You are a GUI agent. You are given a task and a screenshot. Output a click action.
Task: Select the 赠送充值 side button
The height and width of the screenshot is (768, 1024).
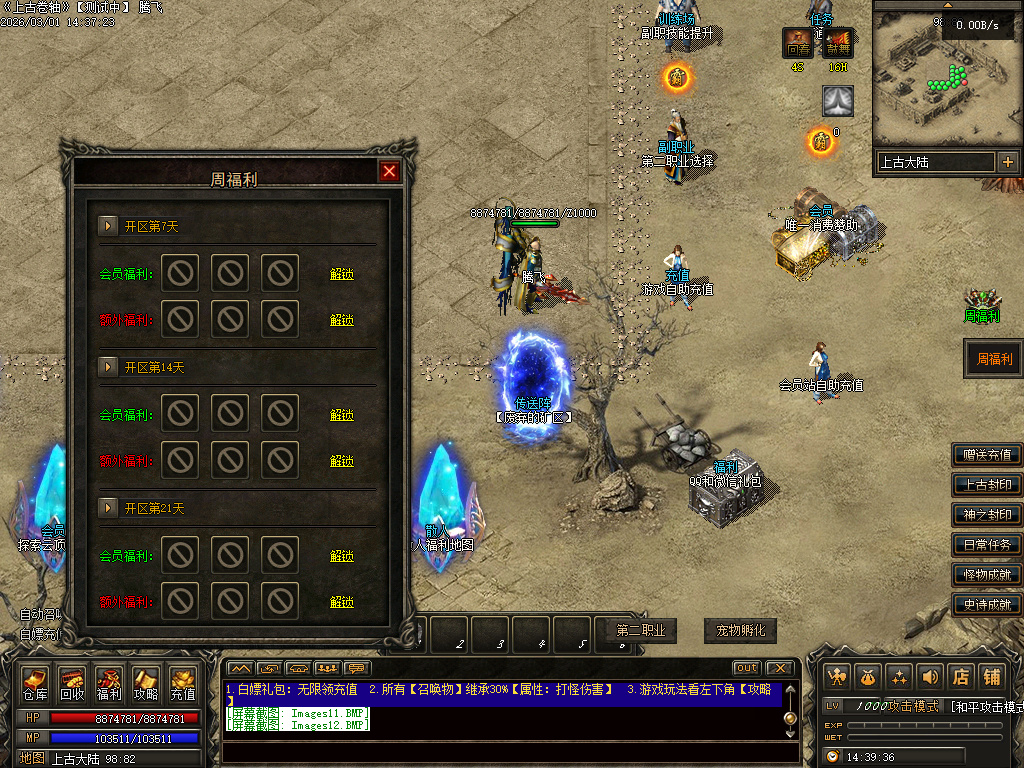pos(987,455)
